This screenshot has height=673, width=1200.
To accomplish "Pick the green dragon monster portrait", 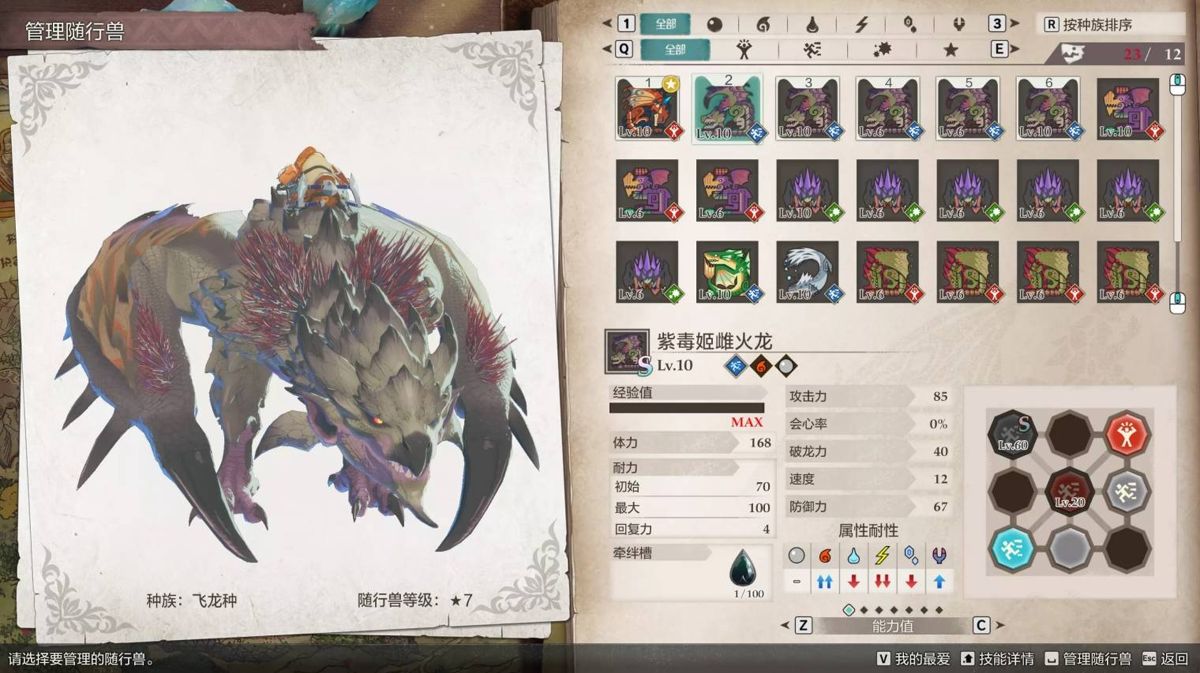I will pos(727,271).
